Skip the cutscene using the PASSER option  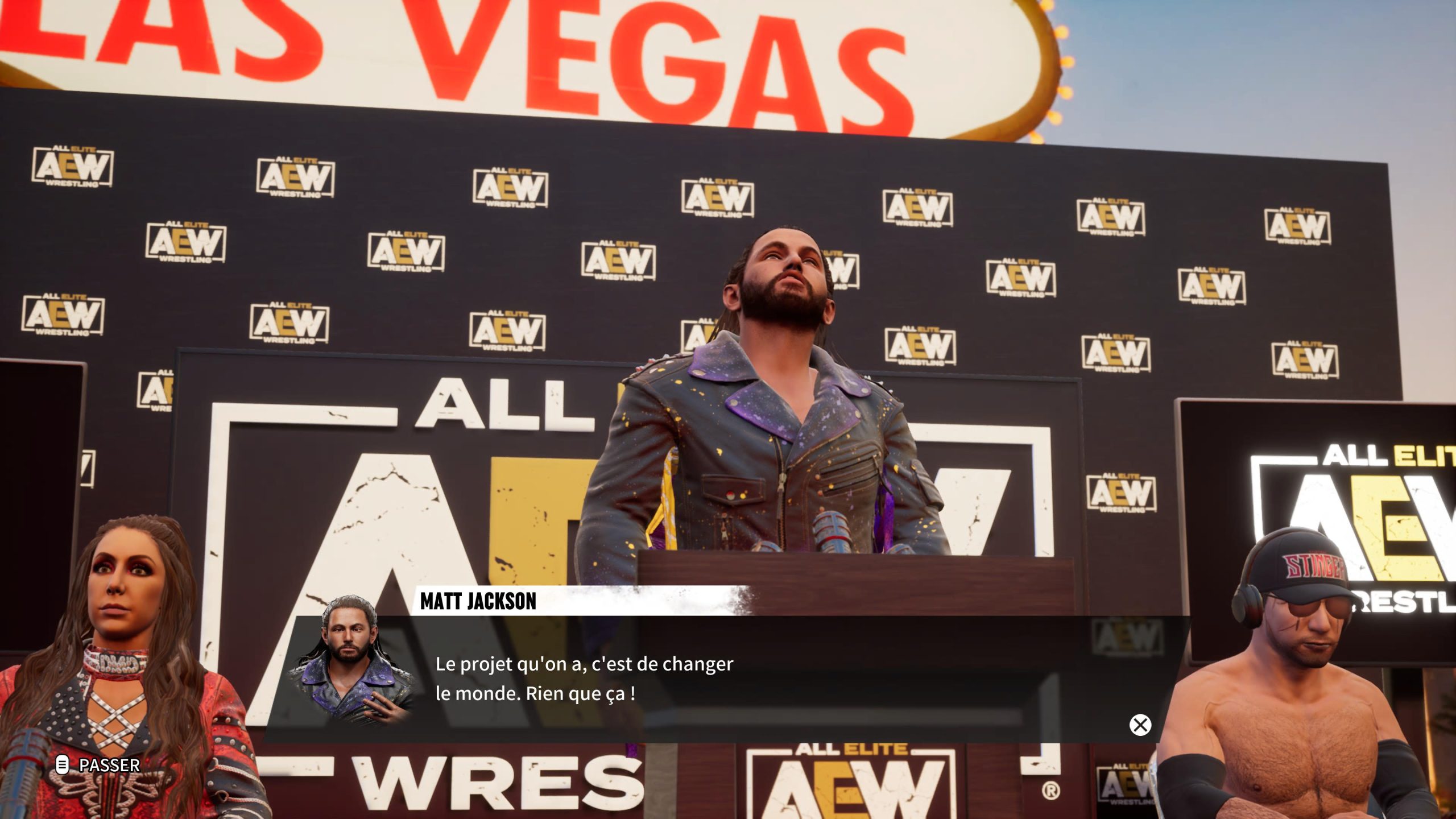click(x=99, y=765)
